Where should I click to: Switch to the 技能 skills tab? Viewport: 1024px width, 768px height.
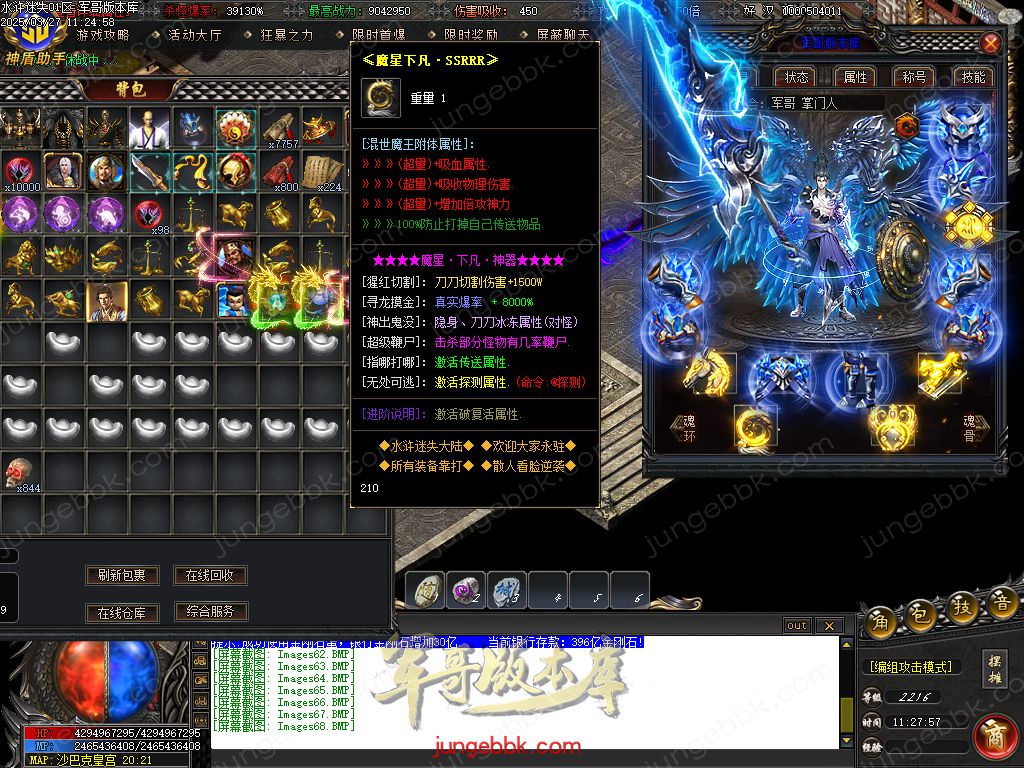[x=973, y=77]
